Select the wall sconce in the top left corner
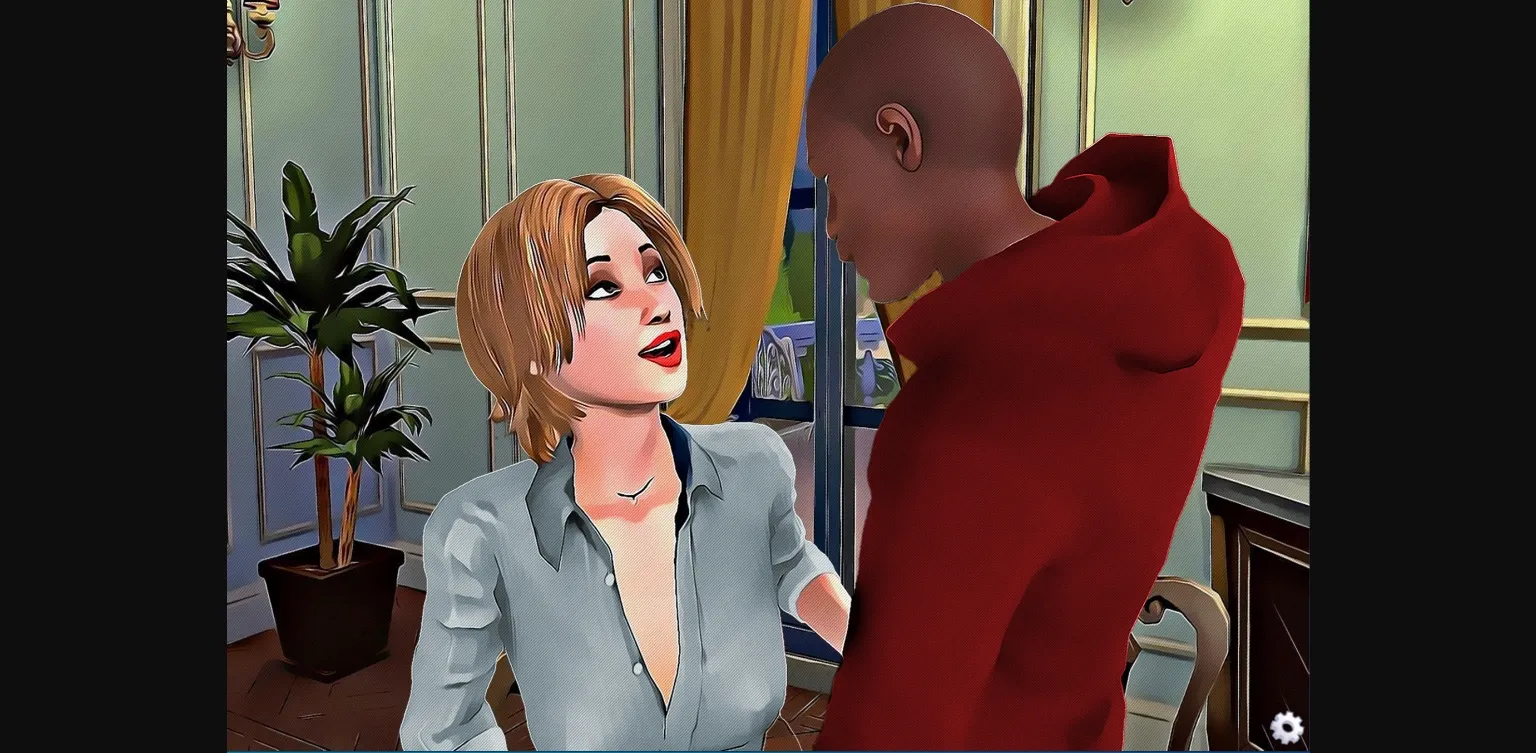The height and width of the screenshot is (753, 1536). point(253,30)
